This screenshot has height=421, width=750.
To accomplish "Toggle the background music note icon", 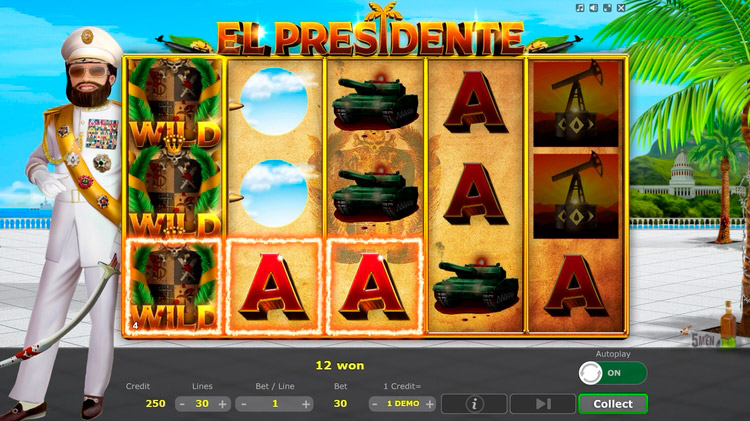I will (x=580, y=8).
